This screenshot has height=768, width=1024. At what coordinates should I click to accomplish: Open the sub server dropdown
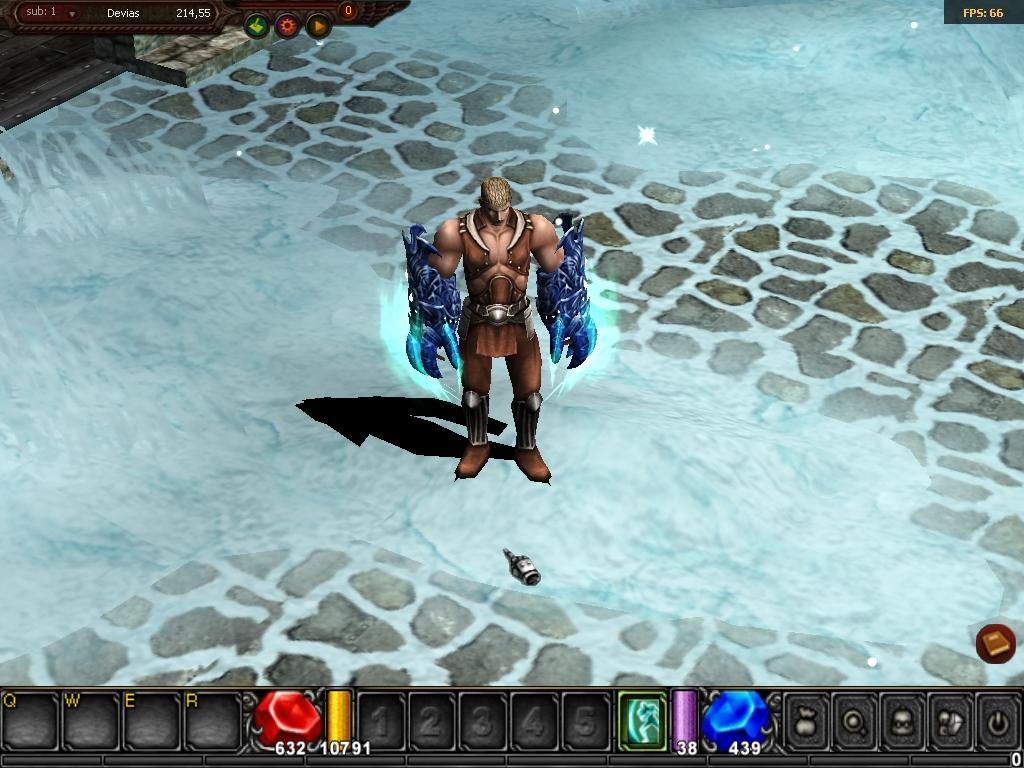[x=72, y=14]
